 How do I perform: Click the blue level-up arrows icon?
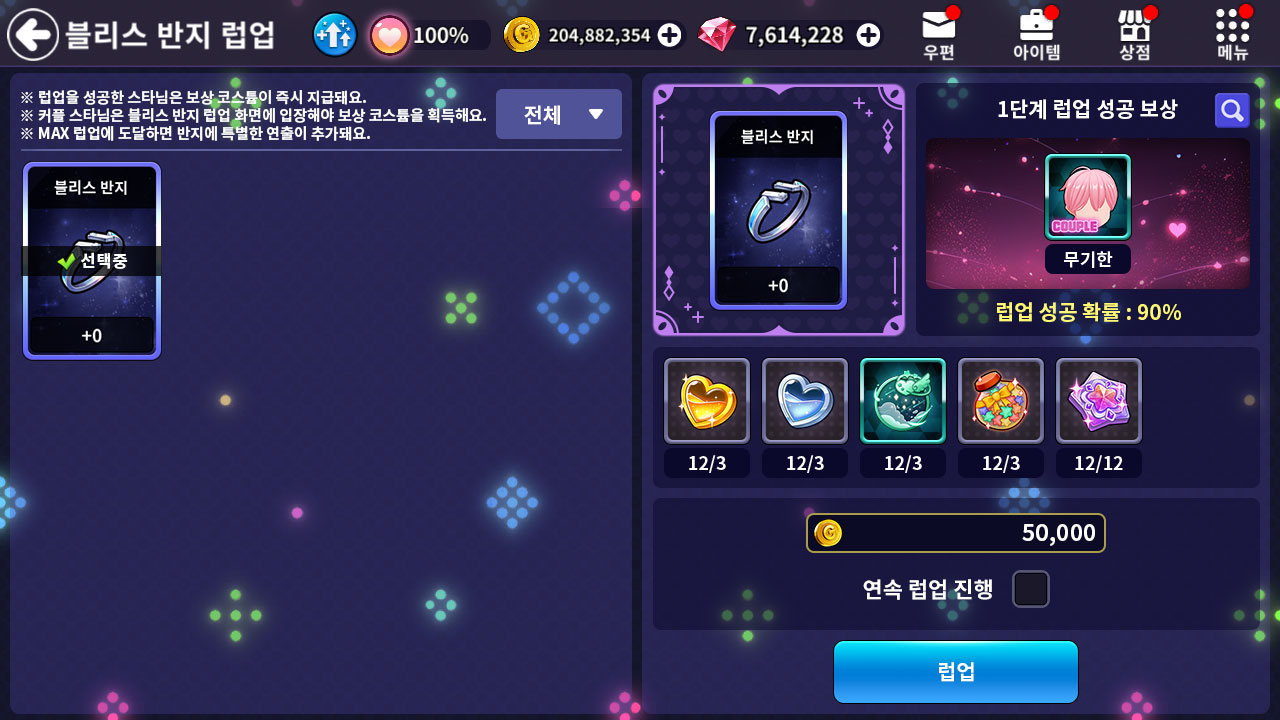click(335, 35)
